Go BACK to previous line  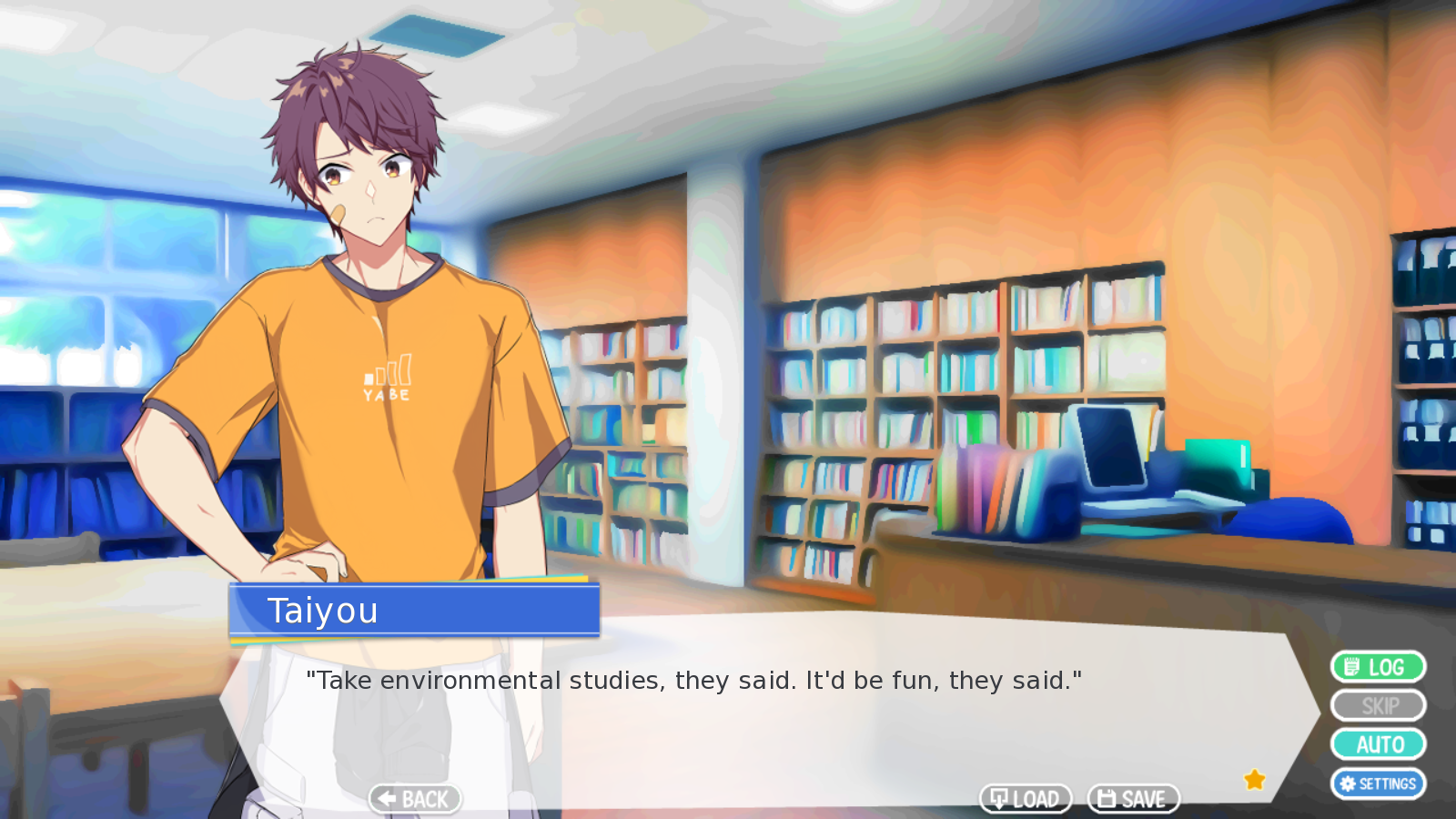click(415, 799)
